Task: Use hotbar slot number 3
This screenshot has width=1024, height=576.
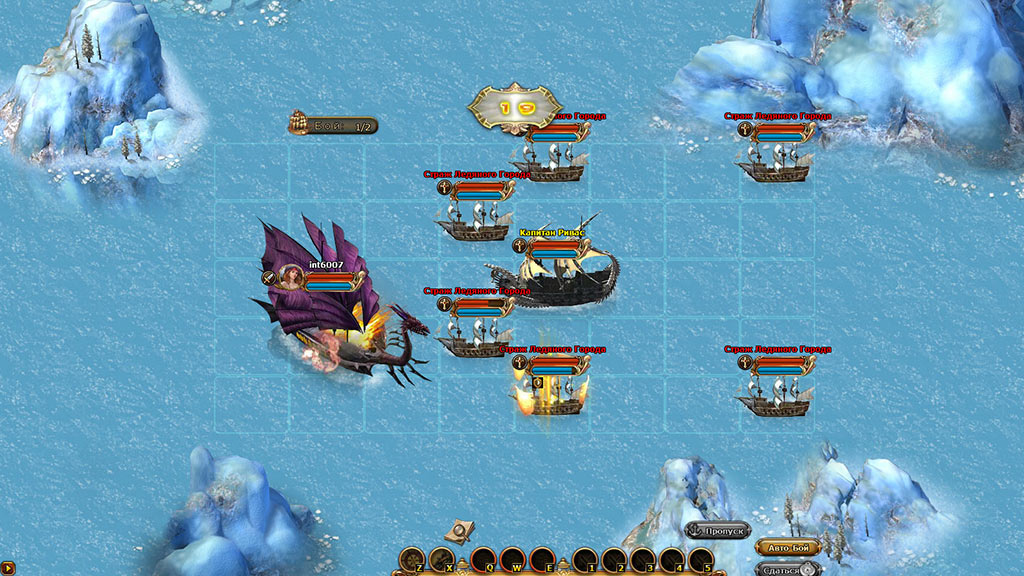Action: click(643, 560)
